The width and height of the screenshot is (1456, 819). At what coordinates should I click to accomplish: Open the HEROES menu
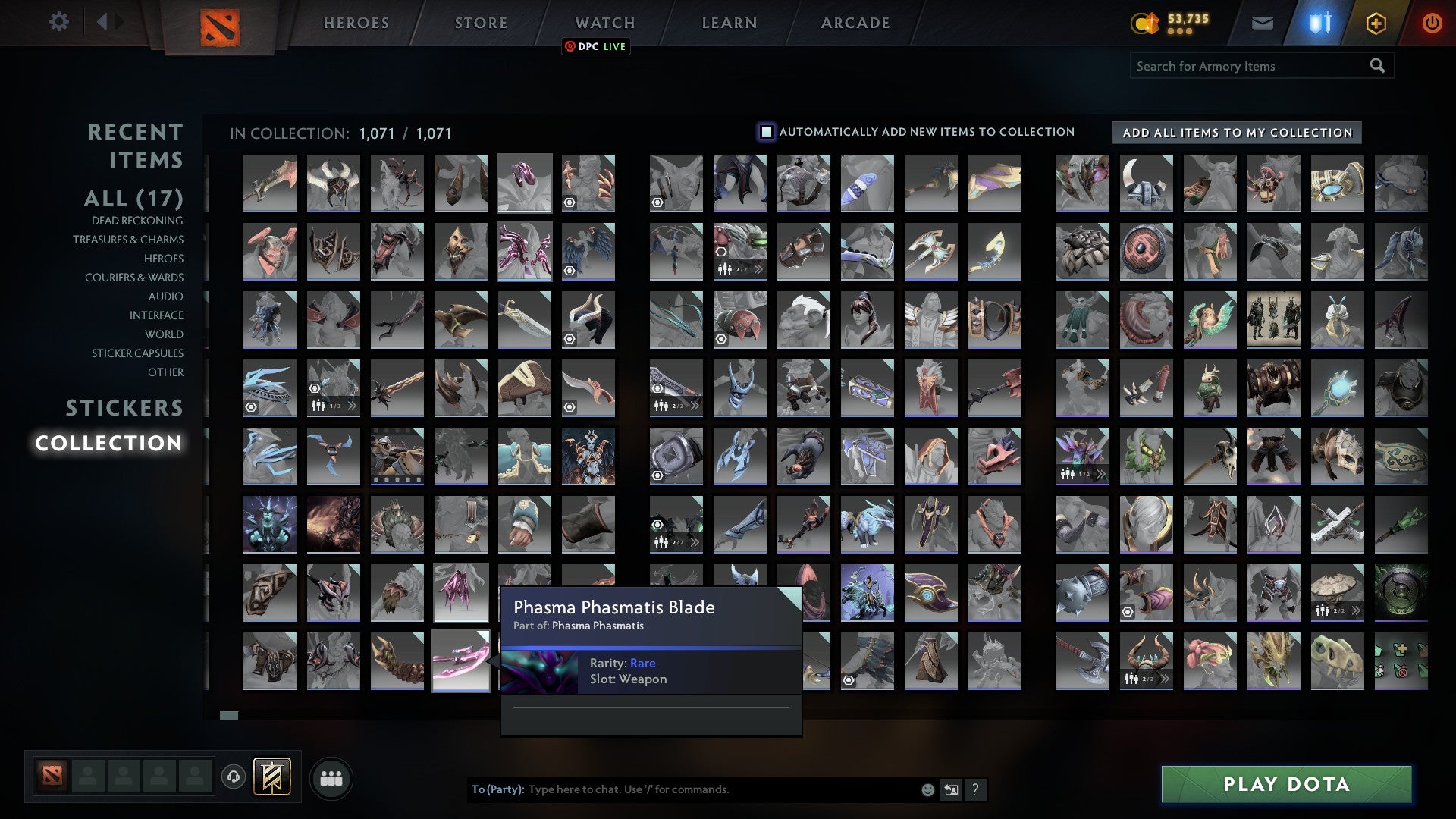[x=355, y=22]
